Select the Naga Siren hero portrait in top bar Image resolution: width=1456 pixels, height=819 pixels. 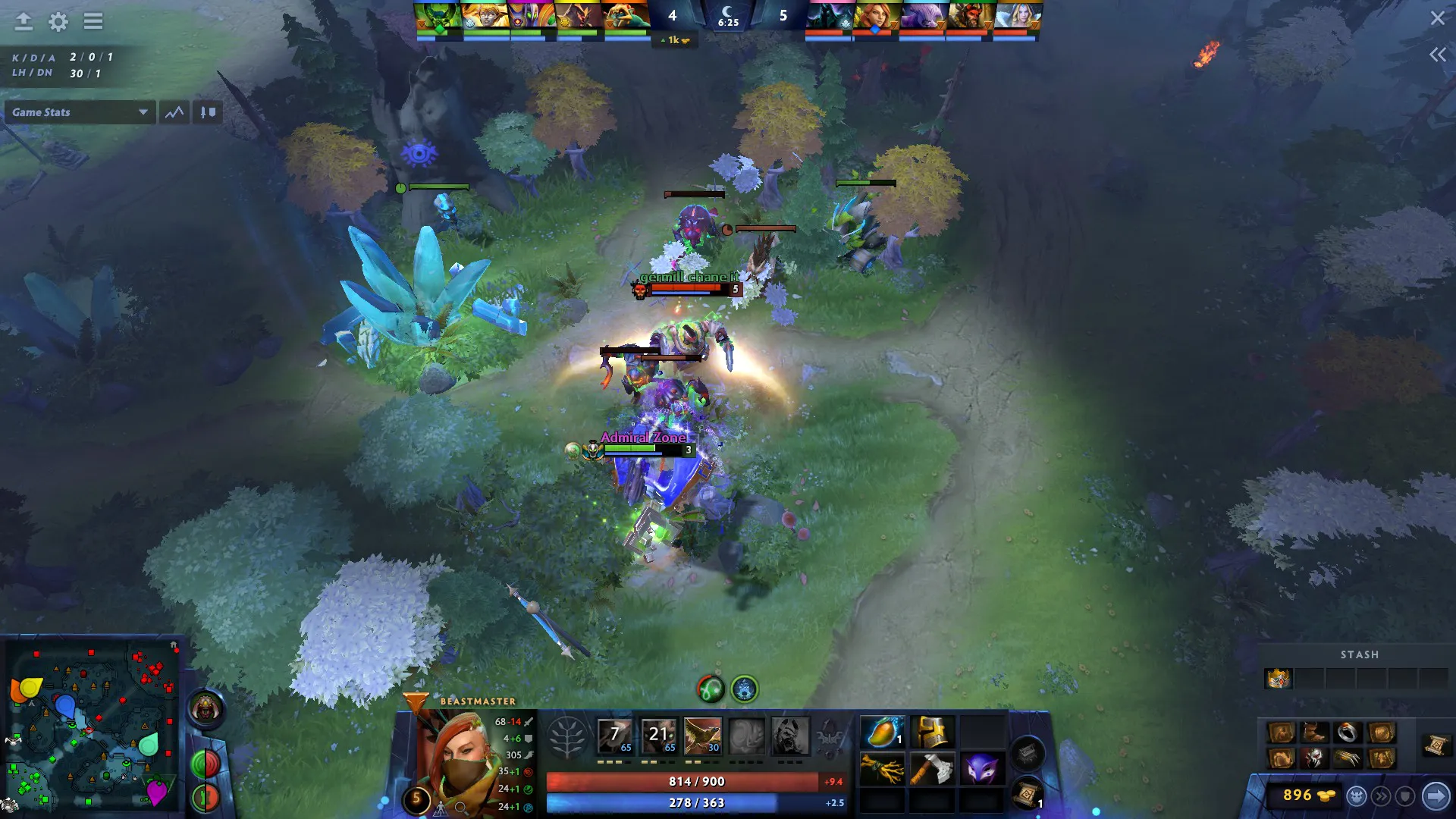click(x=626, y=17)
